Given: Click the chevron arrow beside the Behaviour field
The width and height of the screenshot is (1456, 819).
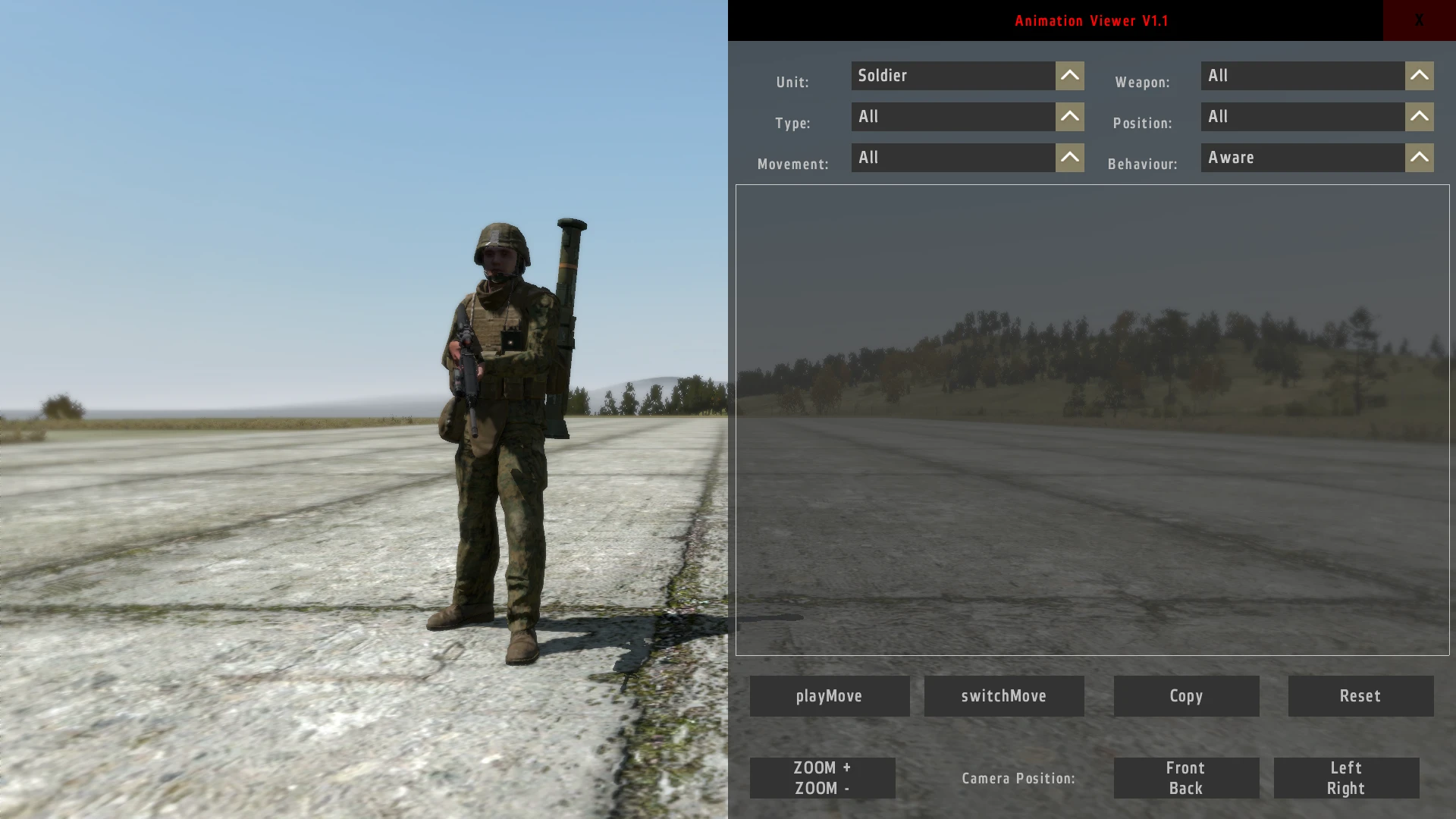Looking at the screenshot, I should coord(1419,157).
